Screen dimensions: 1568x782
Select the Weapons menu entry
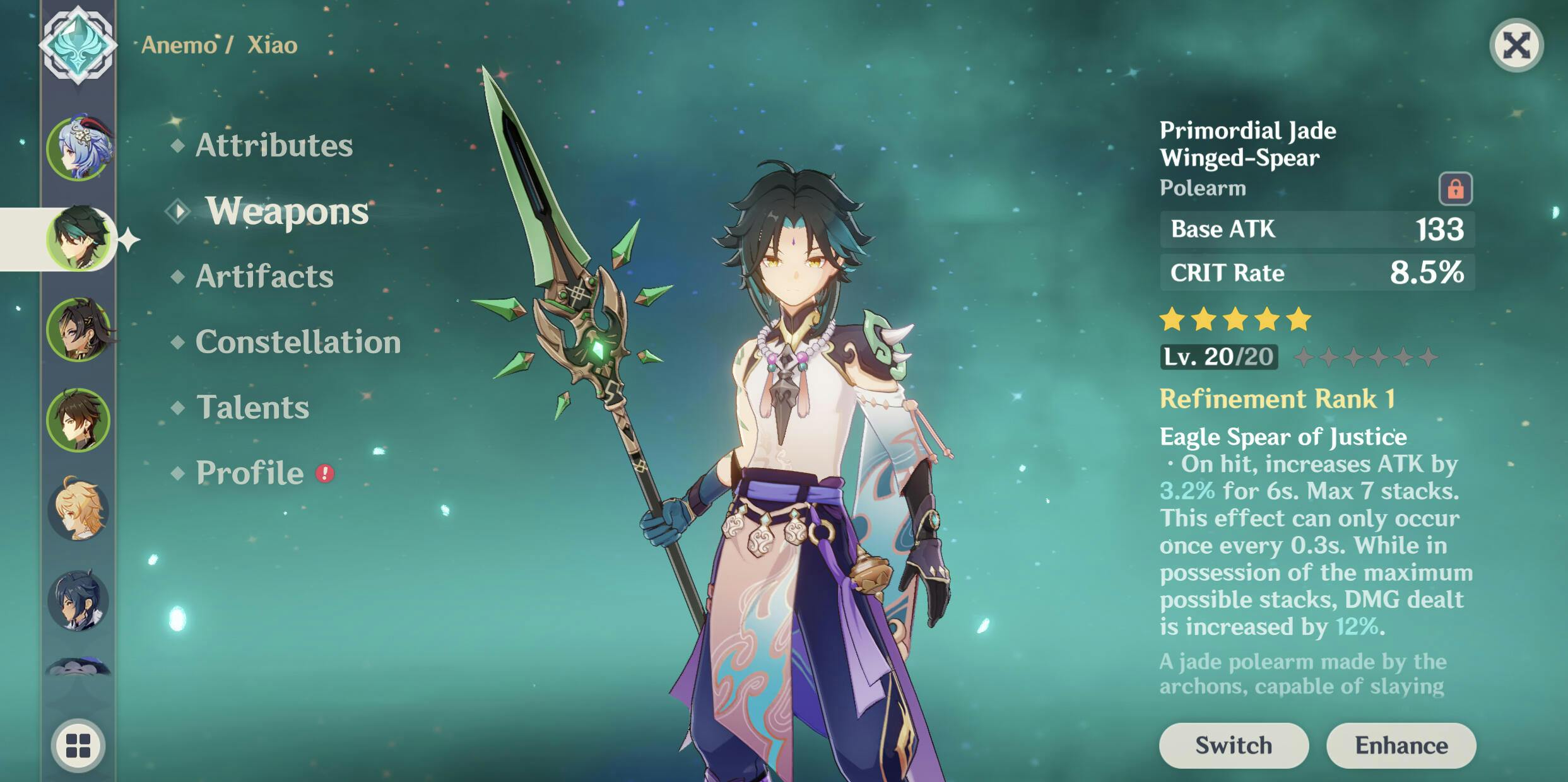pyautogui.click(x=286, y=211)
